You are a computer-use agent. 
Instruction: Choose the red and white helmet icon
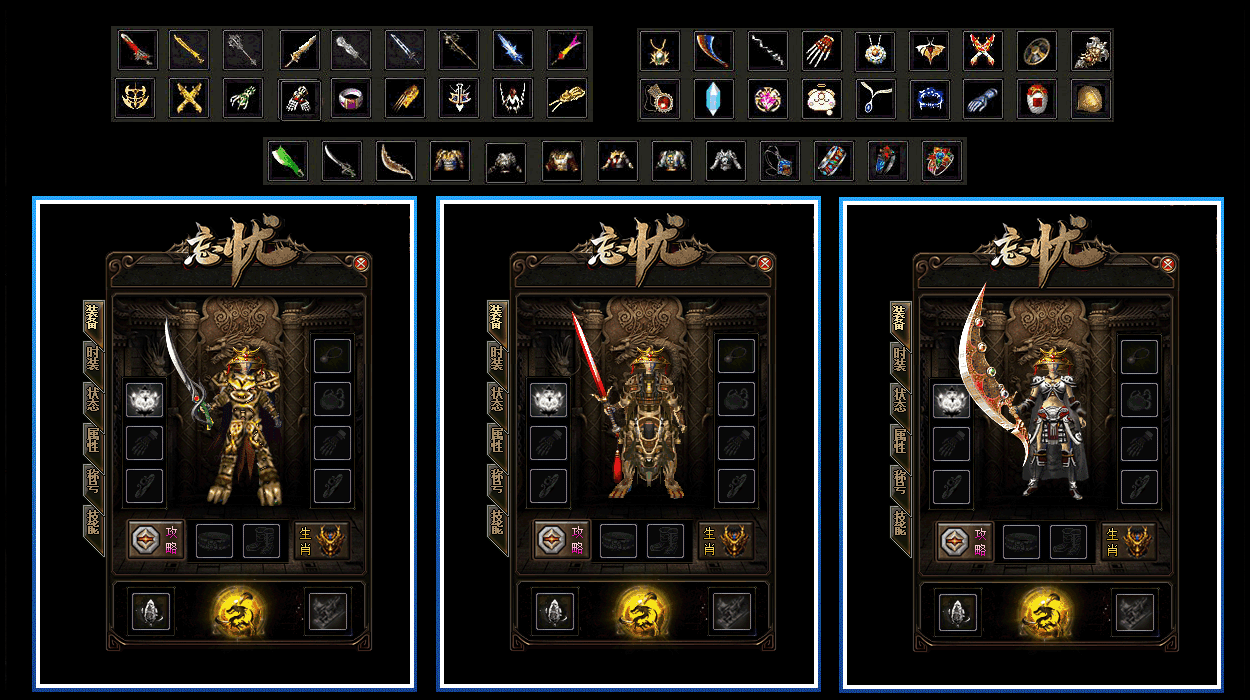pyautogui.click(x=1038, y=99)
